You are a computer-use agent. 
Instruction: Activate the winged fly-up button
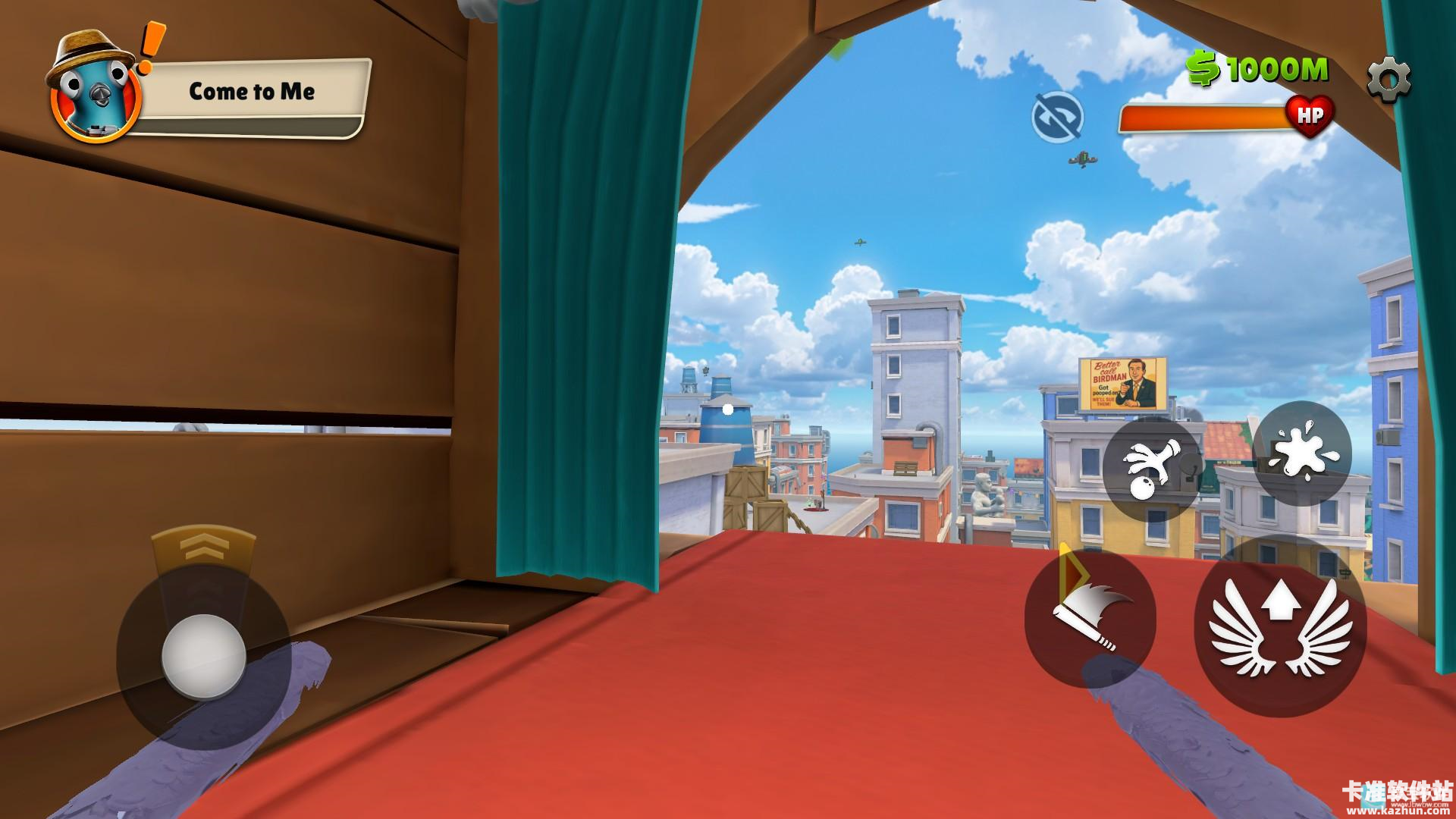click(x=1280, y=626)
